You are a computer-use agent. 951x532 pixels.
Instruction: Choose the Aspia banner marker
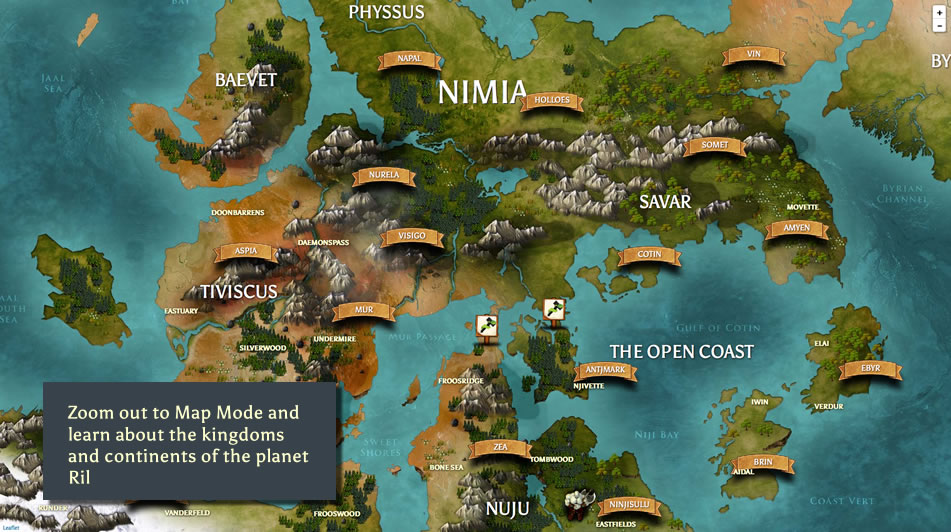[245, 250]
